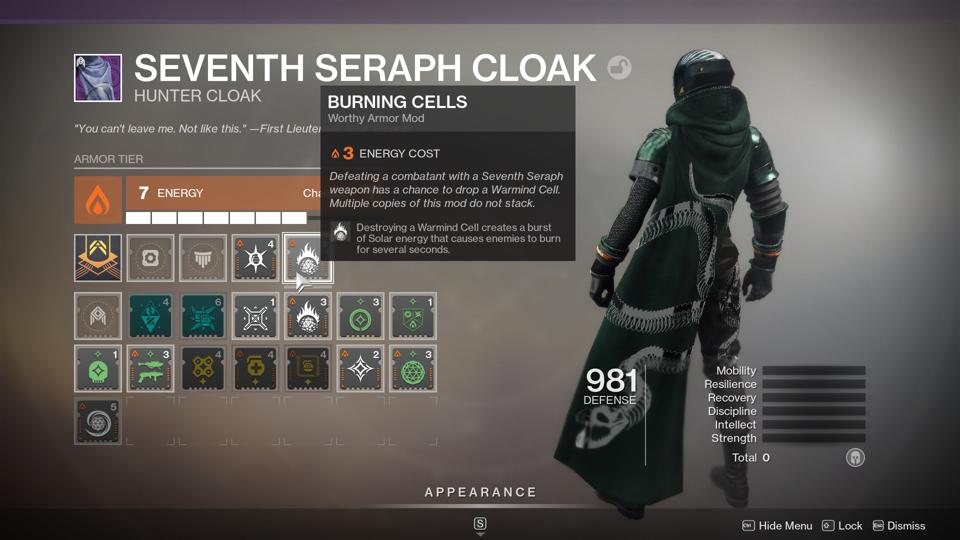Pick the teal spiky burst mod costing 6
Viewport: 960px width, 540px height.
click(202, 316)
